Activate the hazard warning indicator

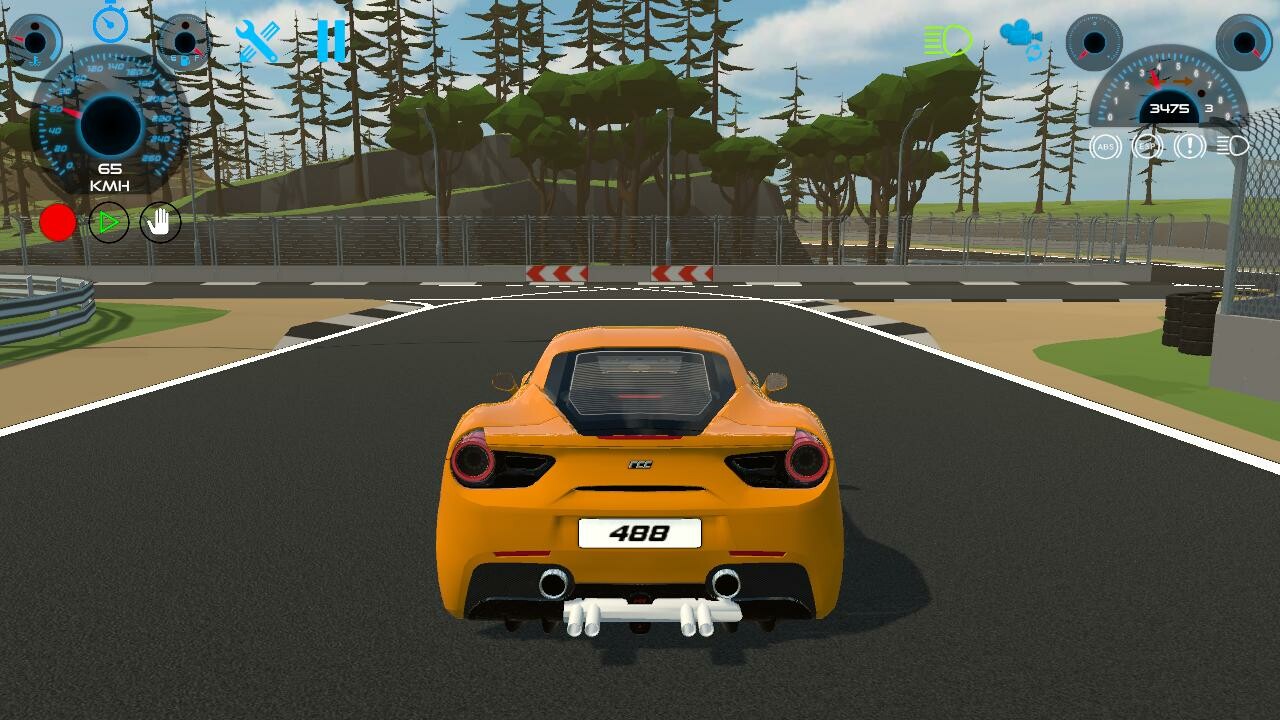point(1188,145)
